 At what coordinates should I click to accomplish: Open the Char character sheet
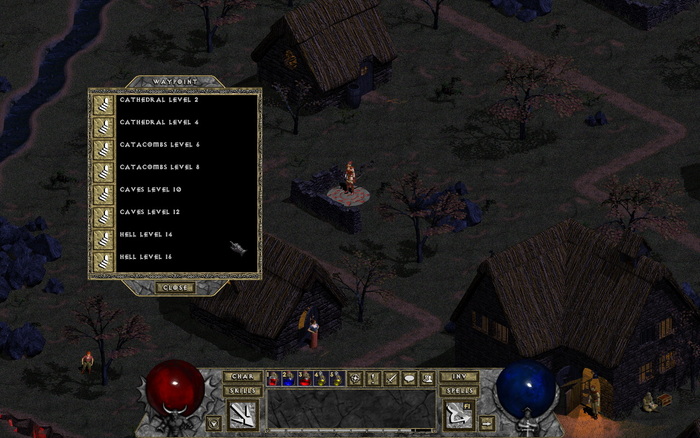click(242, 376)
